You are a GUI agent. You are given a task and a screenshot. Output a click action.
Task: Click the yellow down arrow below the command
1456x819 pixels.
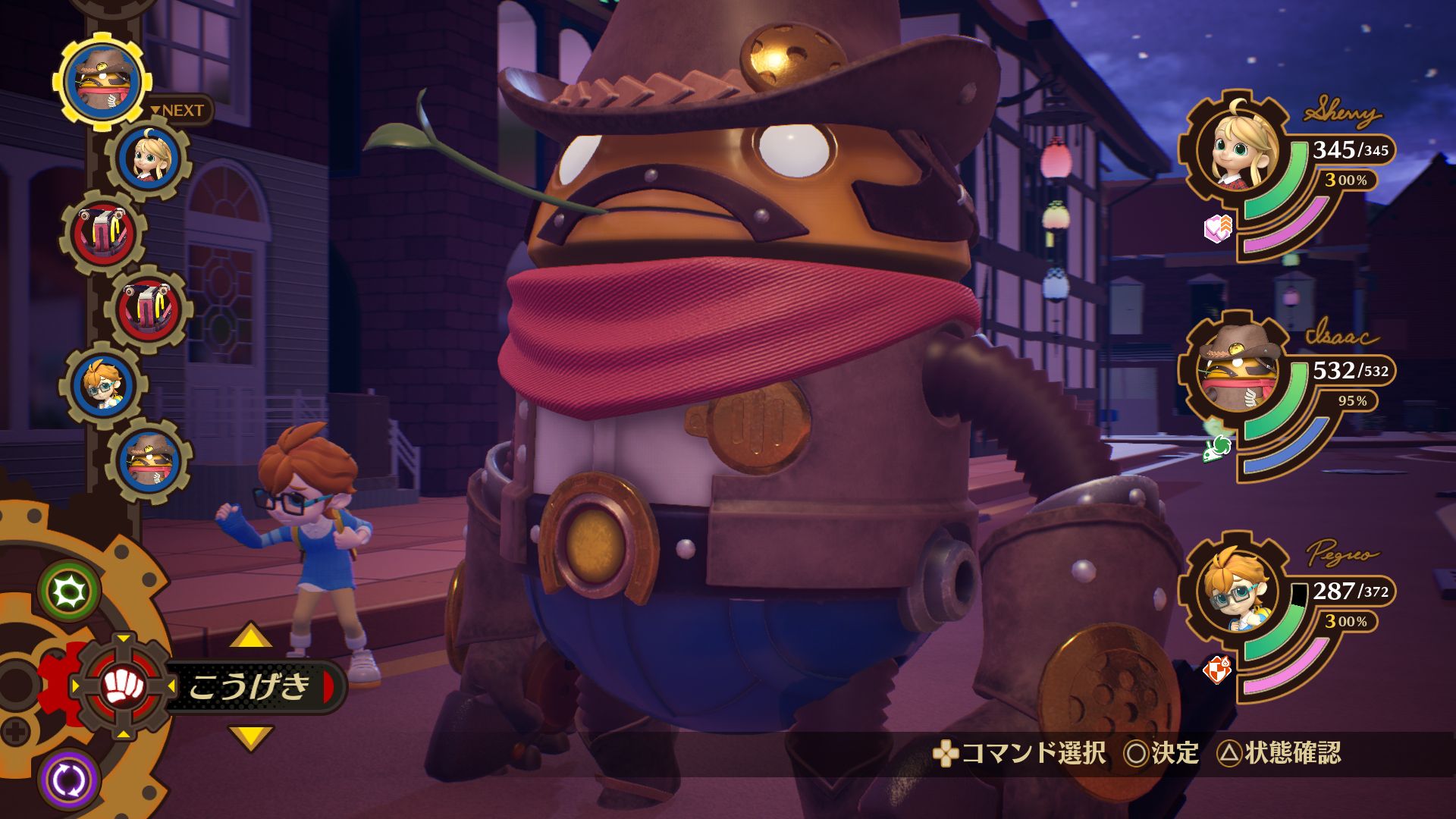250,737
